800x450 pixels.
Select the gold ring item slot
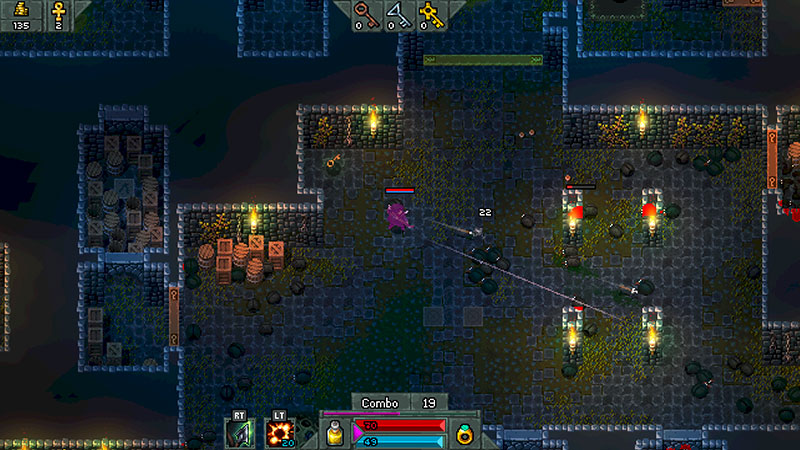[464, 433]
